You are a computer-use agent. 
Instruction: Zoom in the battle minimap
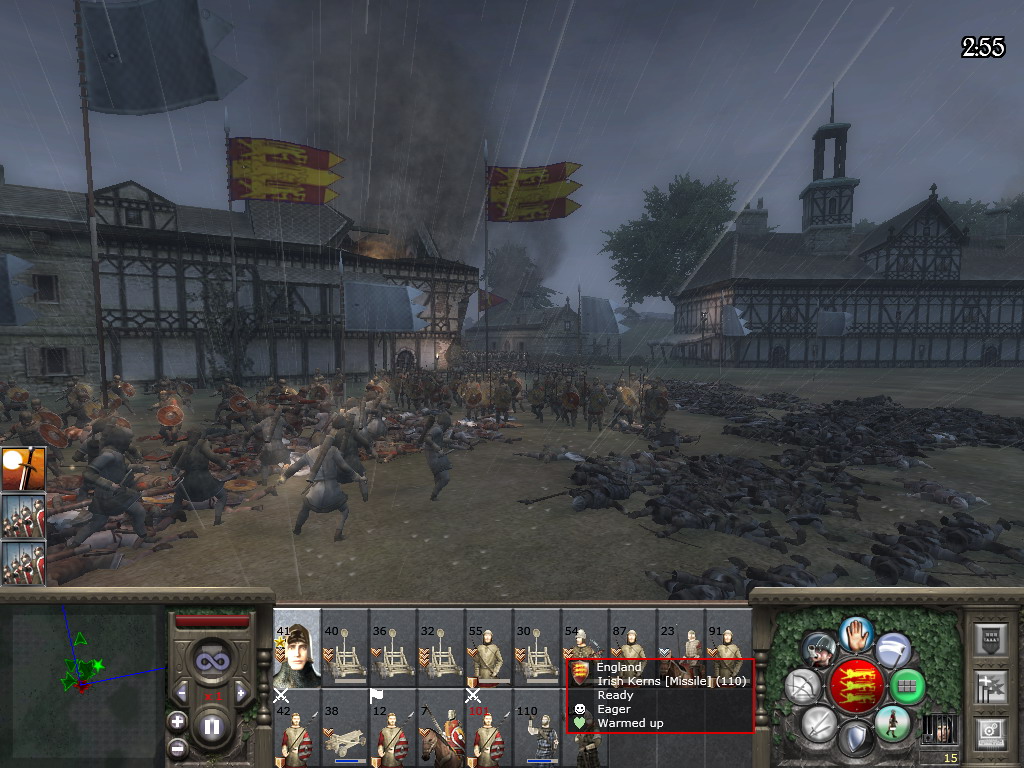pyautogui.click(x=177, y=721)
